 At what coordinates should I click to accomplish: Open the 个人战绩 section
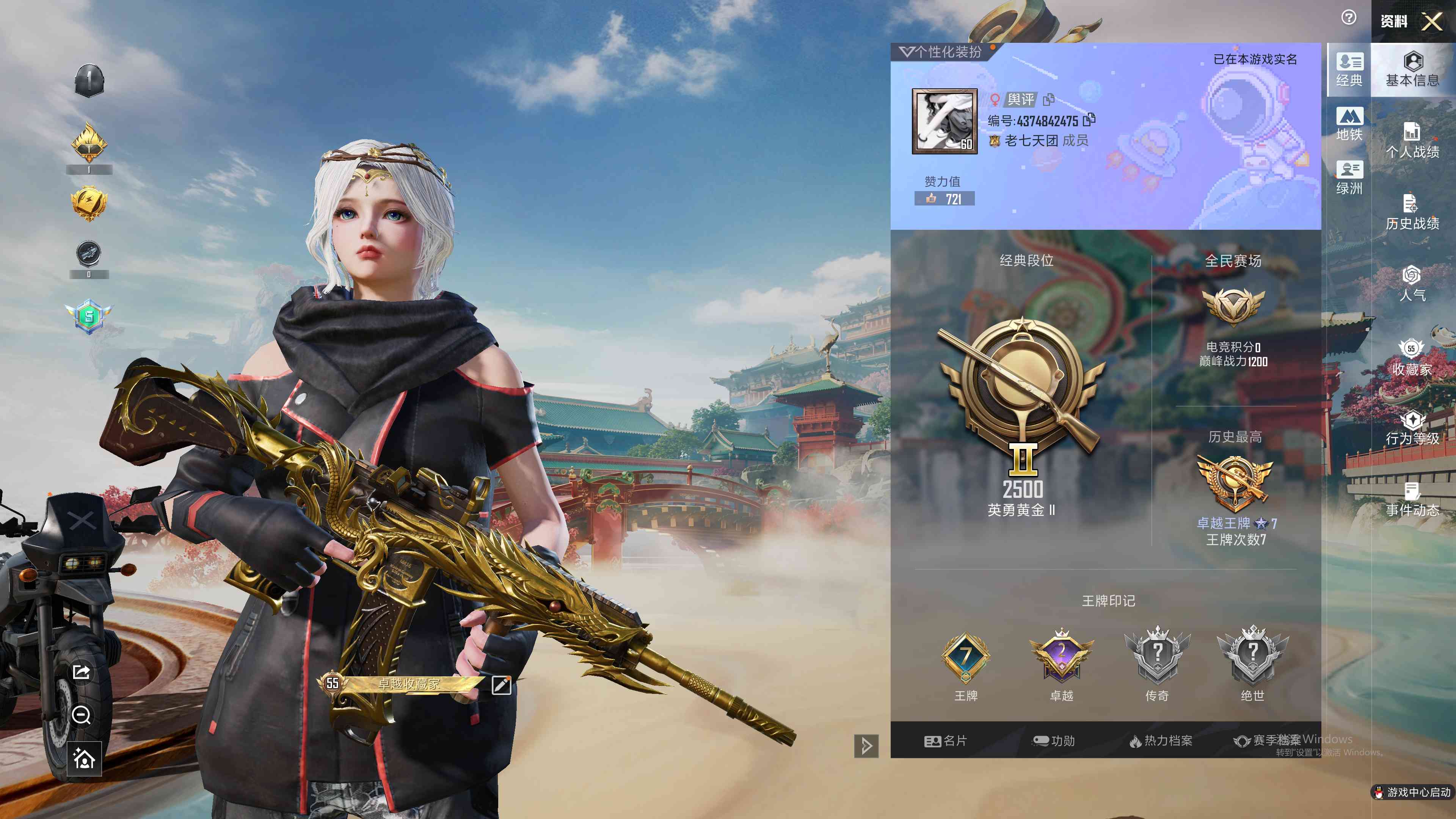coord(1412,140)
